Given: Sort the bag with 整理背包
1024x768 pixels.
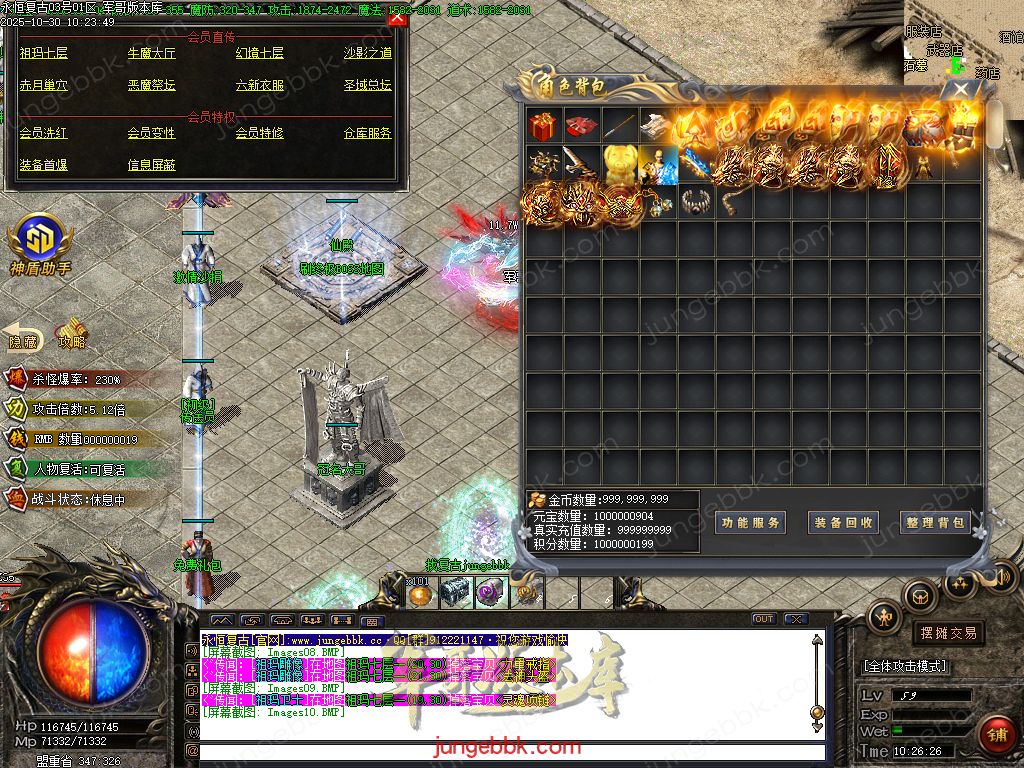Looking at the screenshot, I should click(935, 522).
